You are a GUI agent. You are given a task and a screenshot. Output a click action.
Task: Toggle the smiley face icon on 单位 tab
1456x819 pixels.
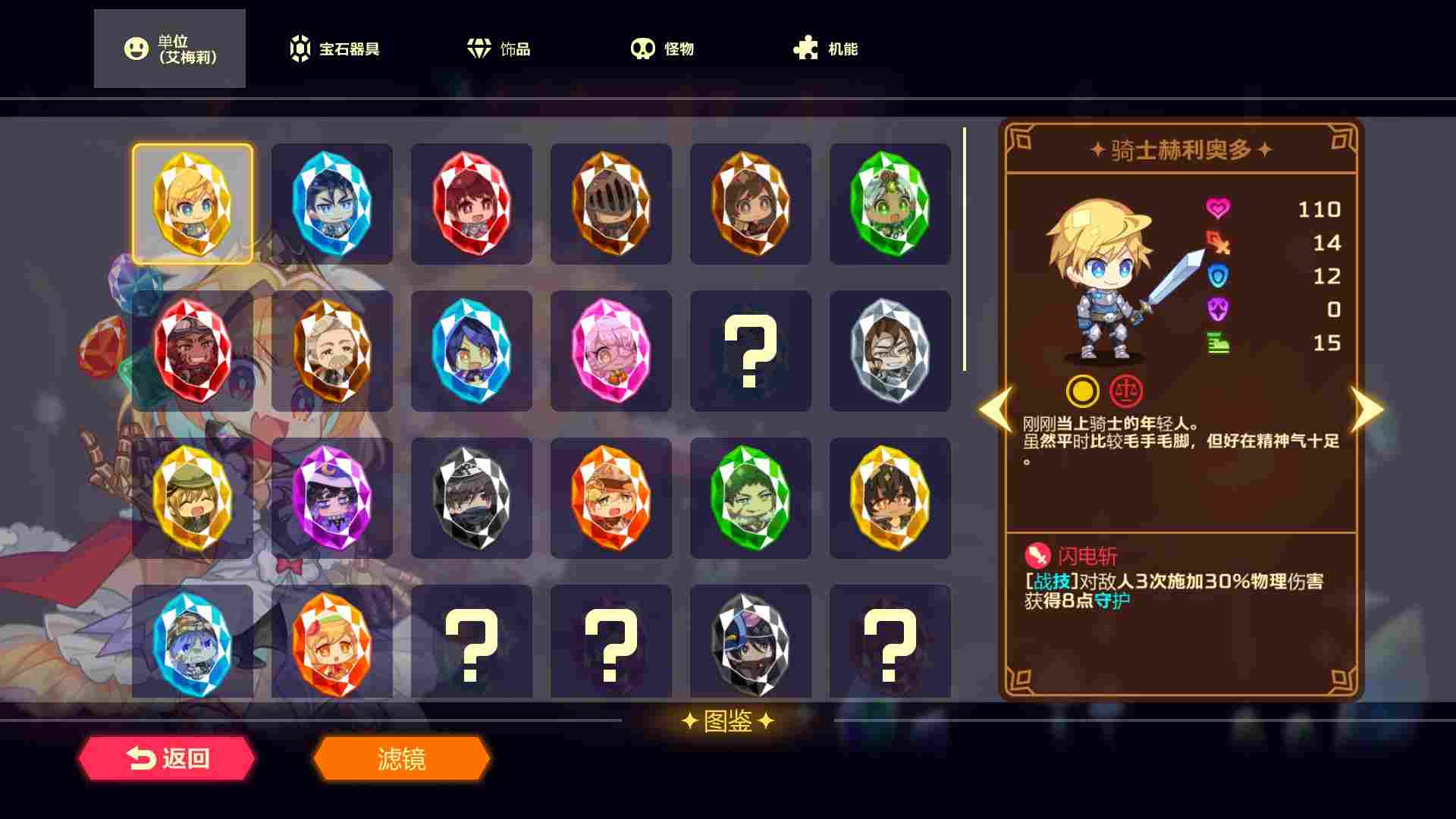point(135,48)
